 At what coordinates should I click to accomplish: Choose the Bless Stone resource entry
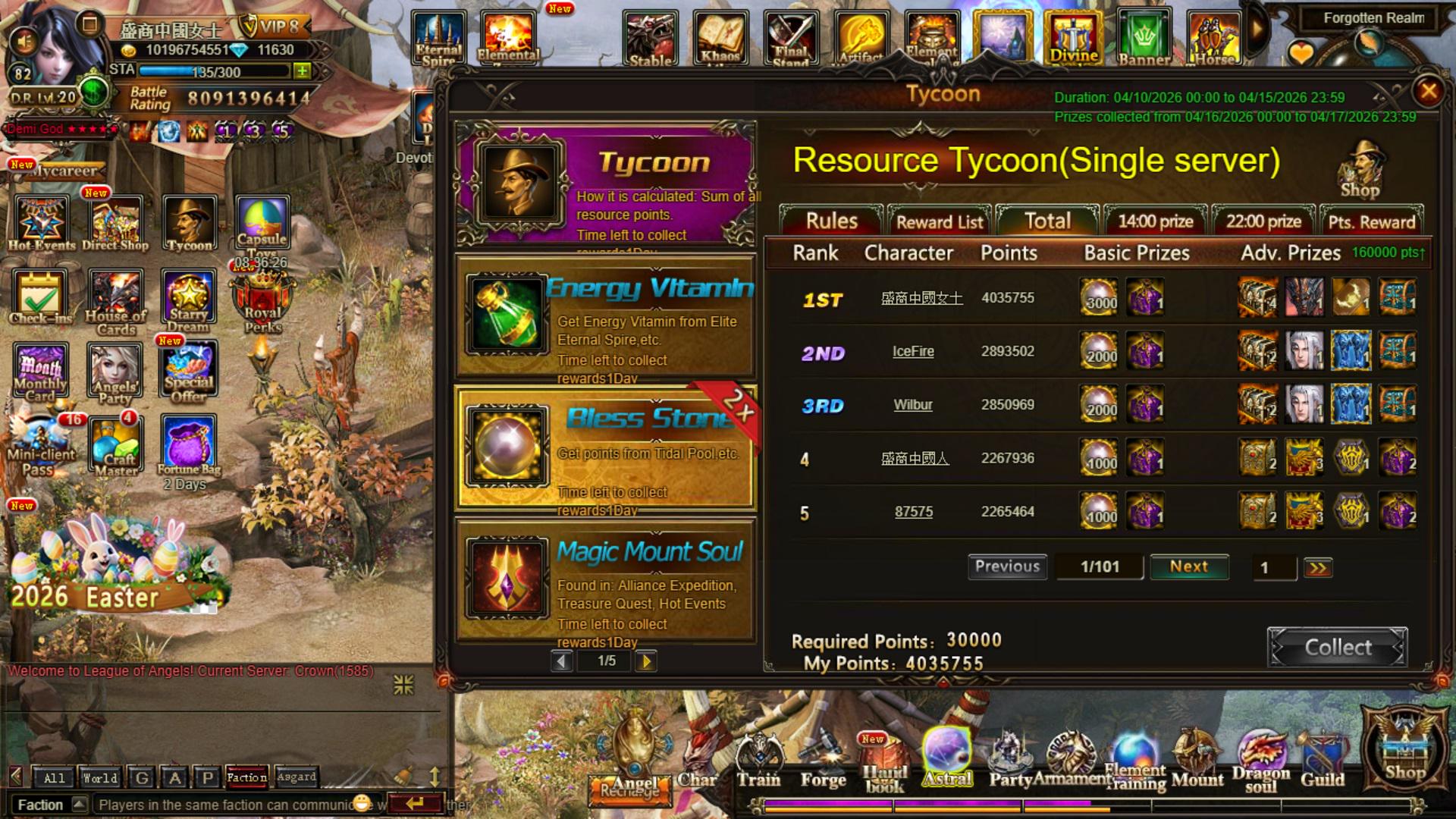605,448
